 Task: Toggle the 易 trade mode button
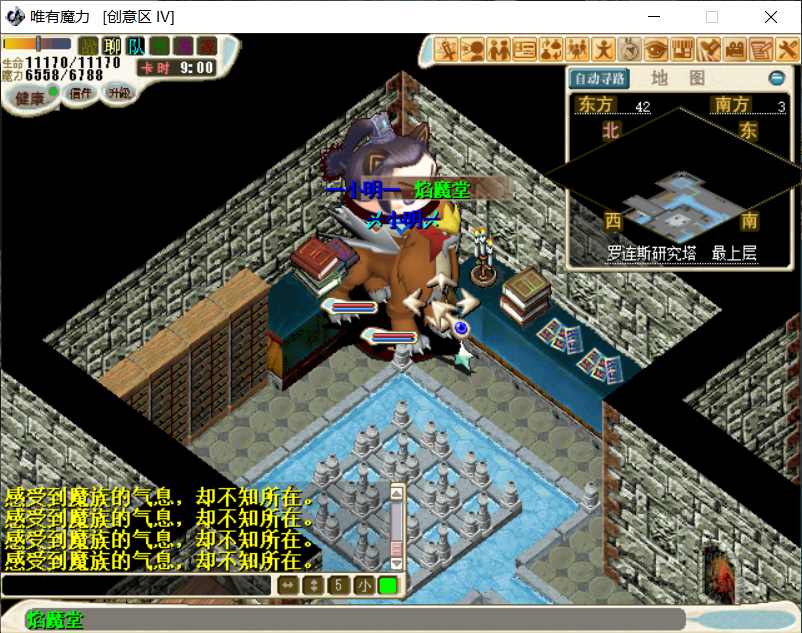click(x=183, y=46)
